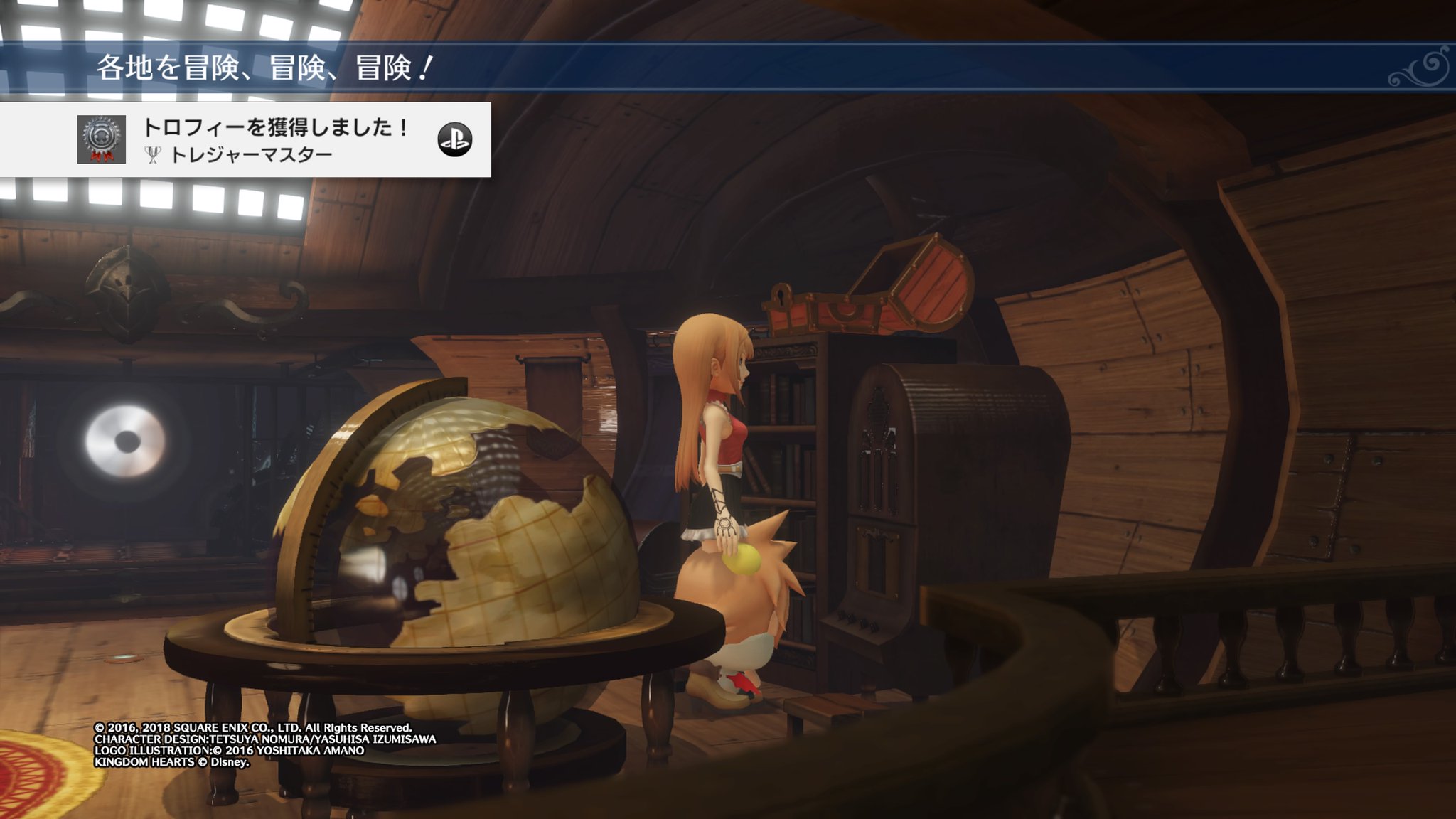Select the keyhole emblem on the cabinet
Image resolution: width=1456 pixels, height=819 pixels.
pyautogui.click(x=780, y=296)
